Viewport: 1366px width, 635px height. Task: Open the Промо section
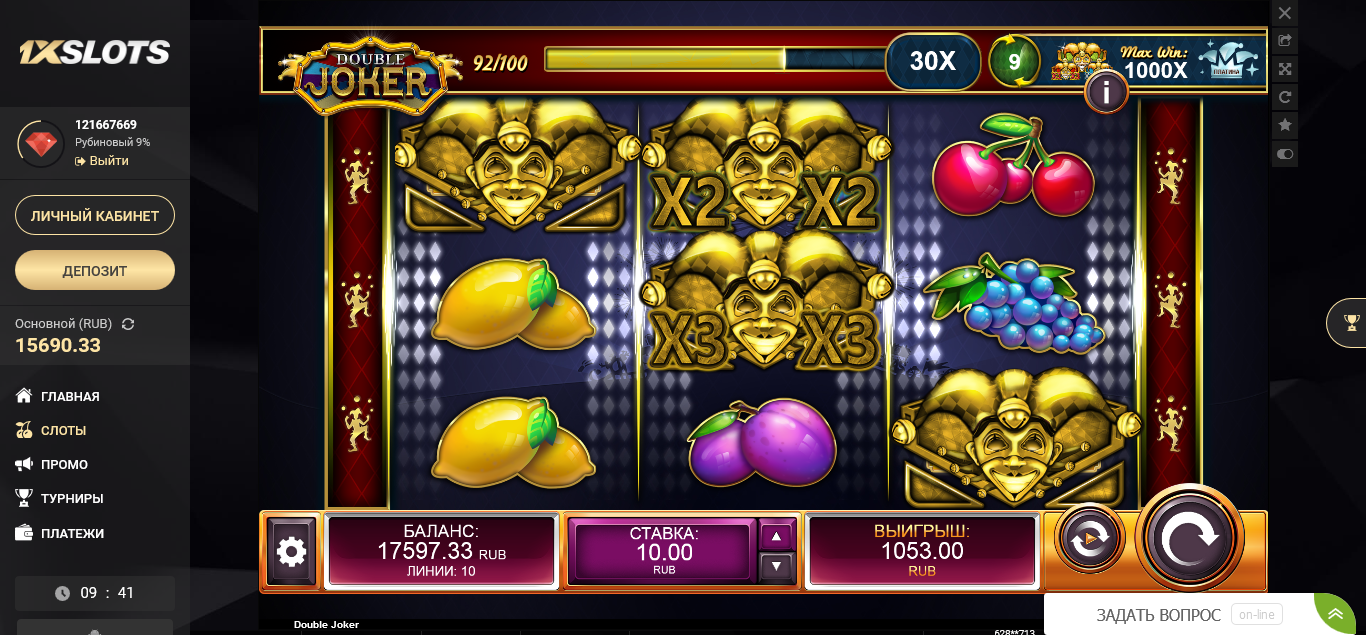pos(64,464)
